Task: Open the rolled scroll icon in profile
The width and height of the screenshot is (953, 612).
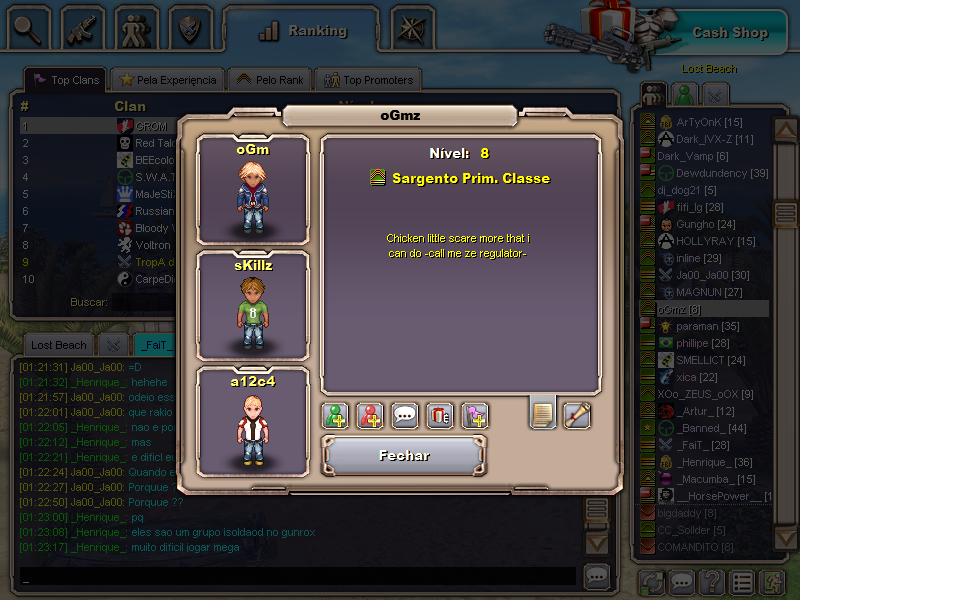Action: click(x=577, y=415)
